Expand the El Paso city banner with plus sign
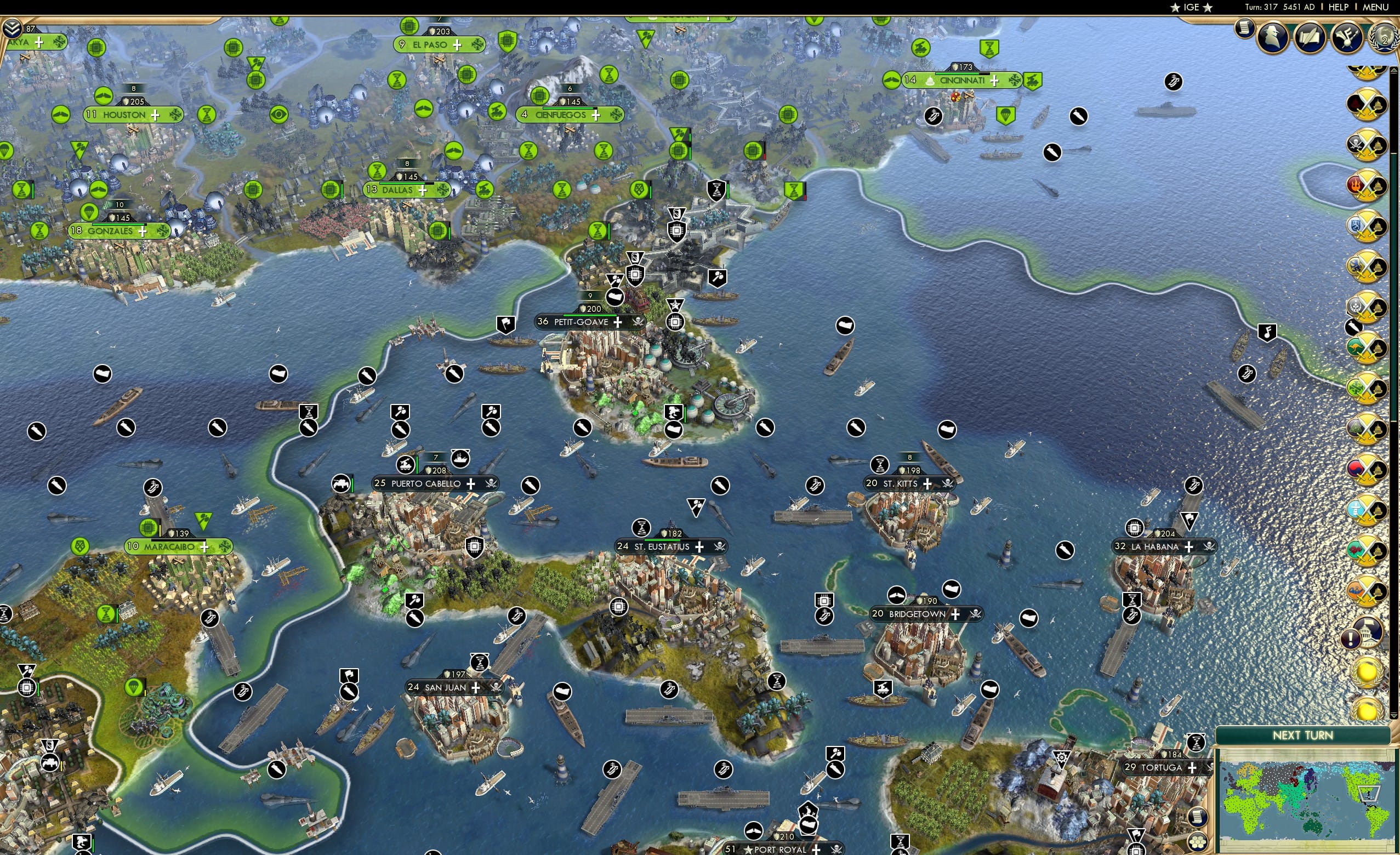Screen dimensions: 1400x855 coord(458,44)
